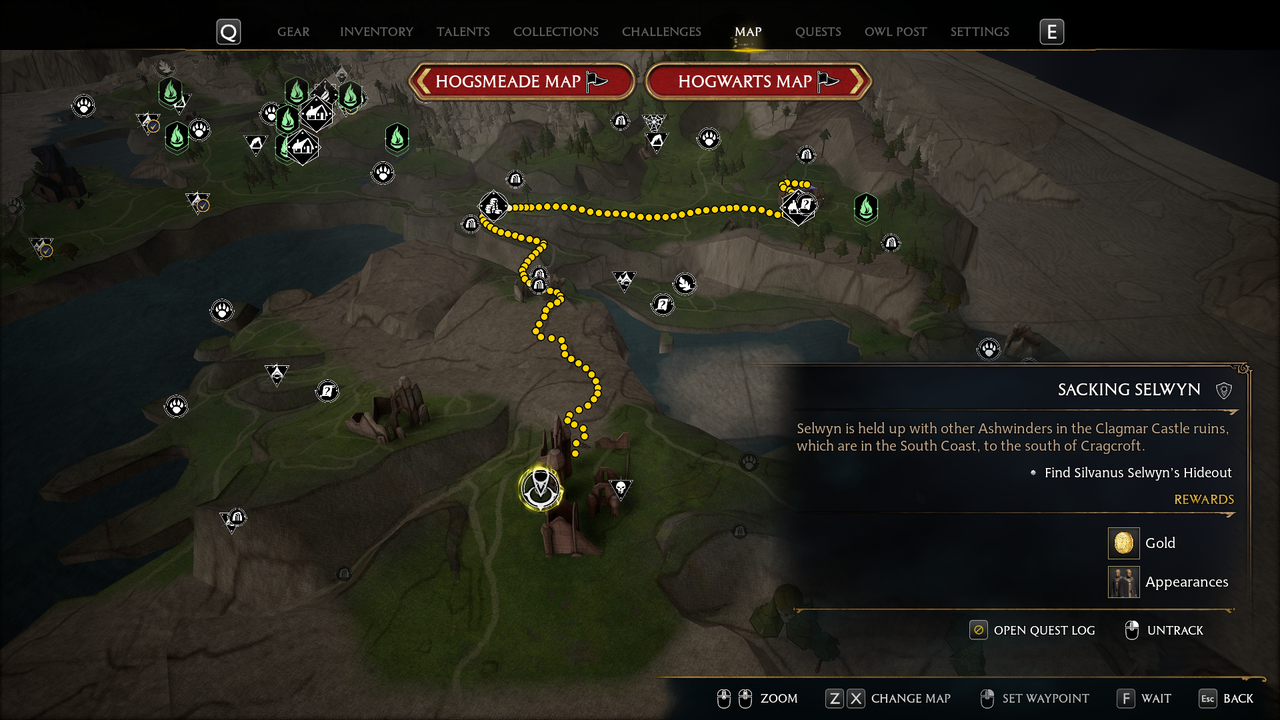This screenshot has height=720, width=1280.
Task: Click the Appearances reward icon
Action: 1124,582
